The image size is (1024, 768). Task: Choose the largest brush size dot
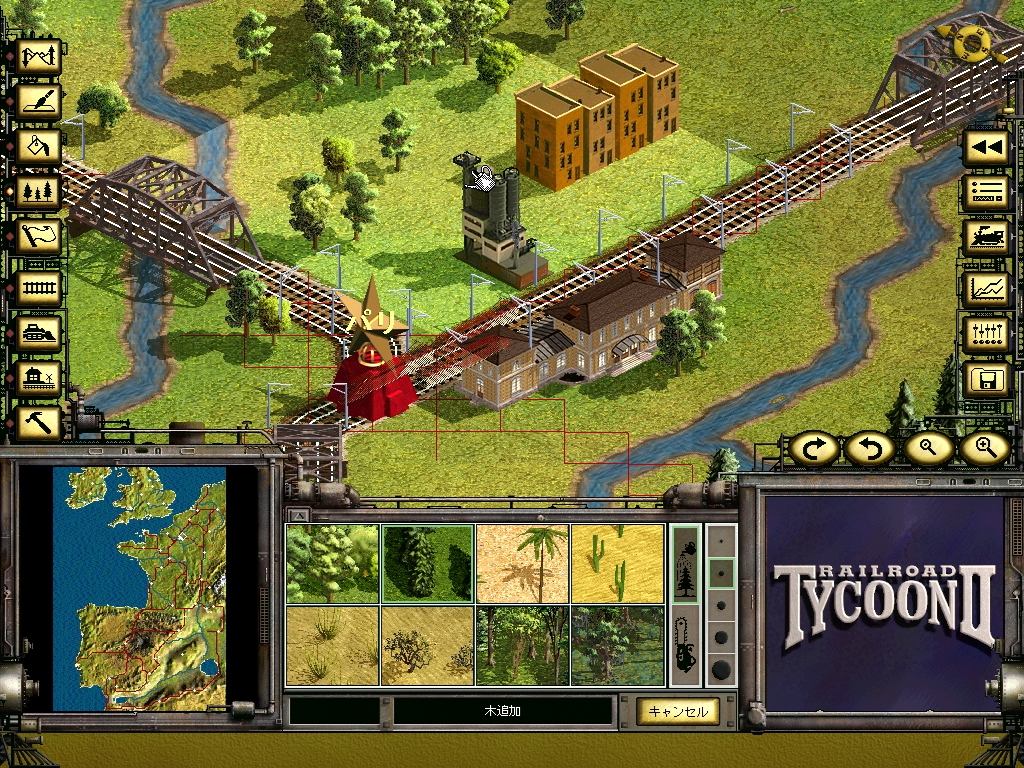click(720, 668)
